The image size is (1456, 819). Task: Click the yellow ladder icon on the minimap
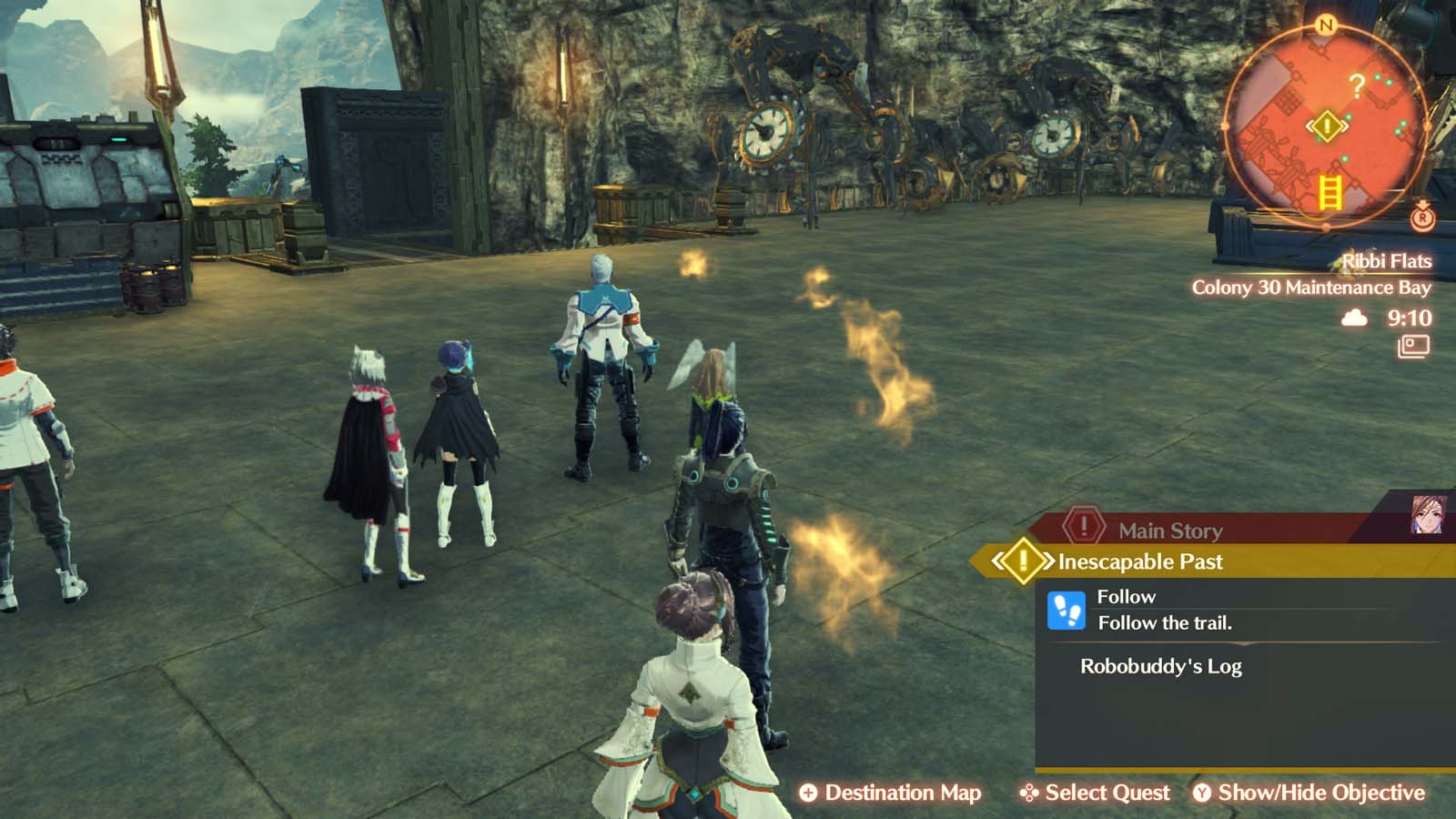(1330, 193)
